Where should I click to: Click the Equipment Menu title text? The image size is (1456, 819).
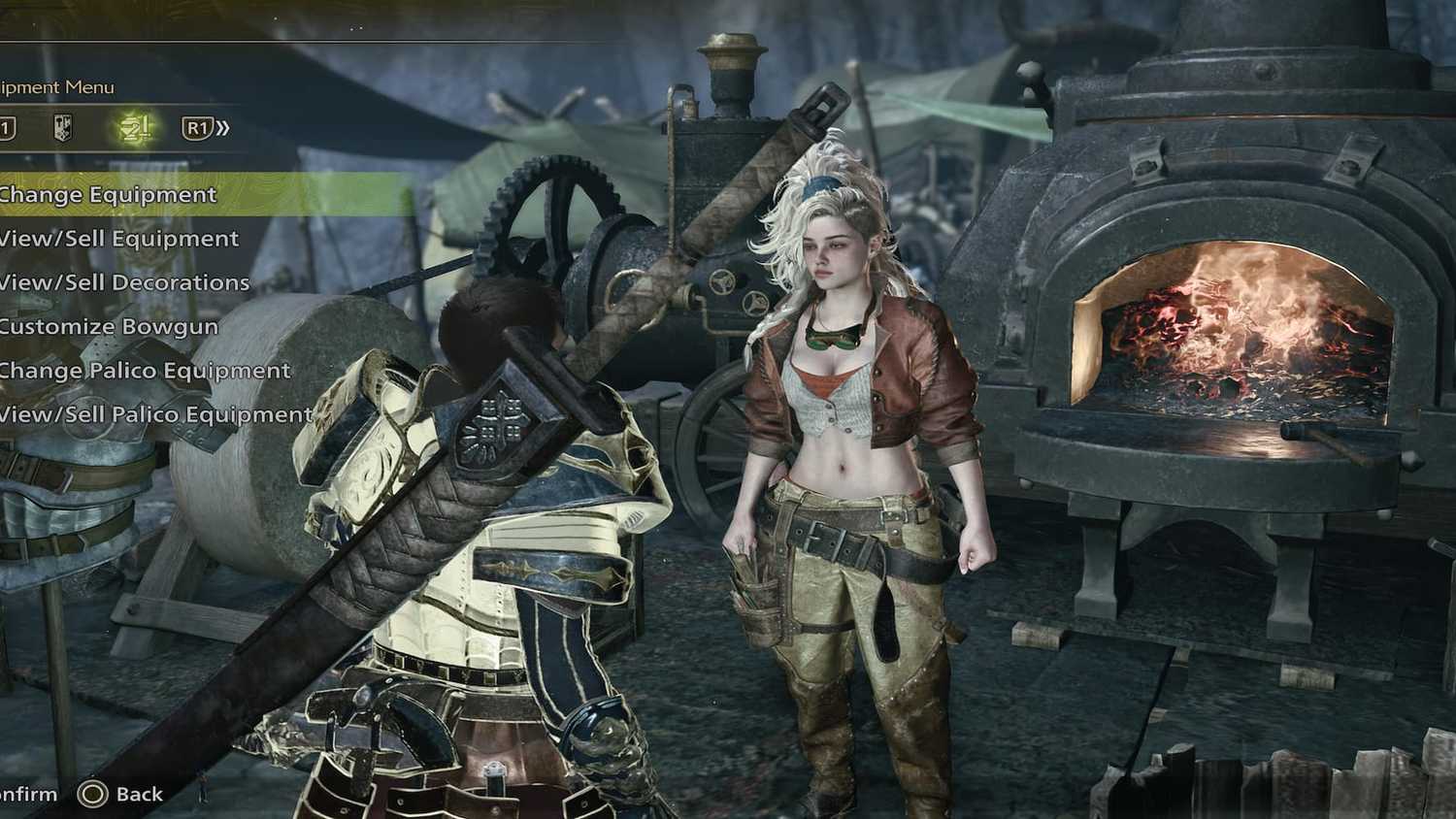(x=56, y=86)
